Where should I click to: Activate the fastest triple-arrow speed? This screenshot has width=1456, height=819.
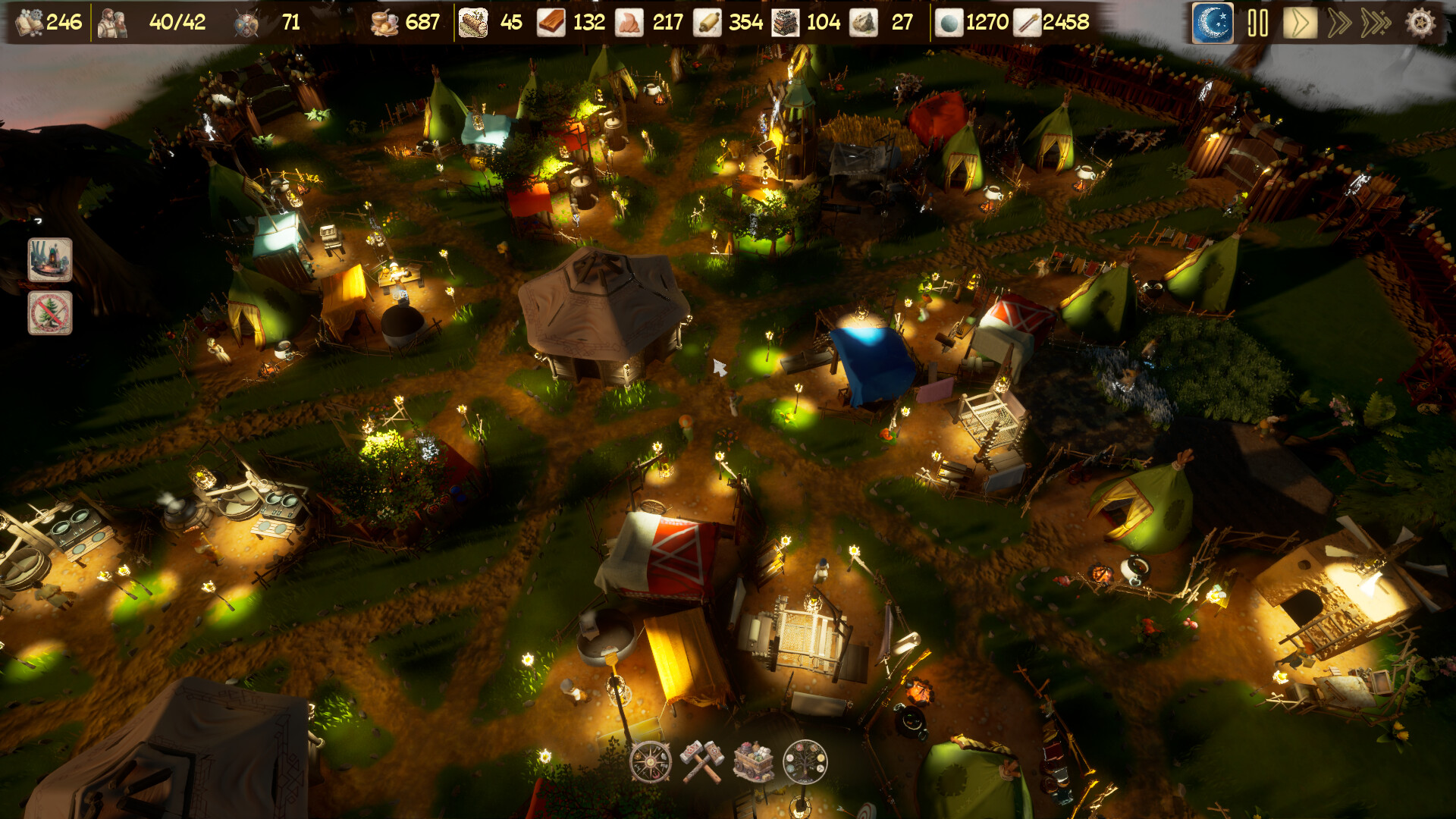point(1376,23)
